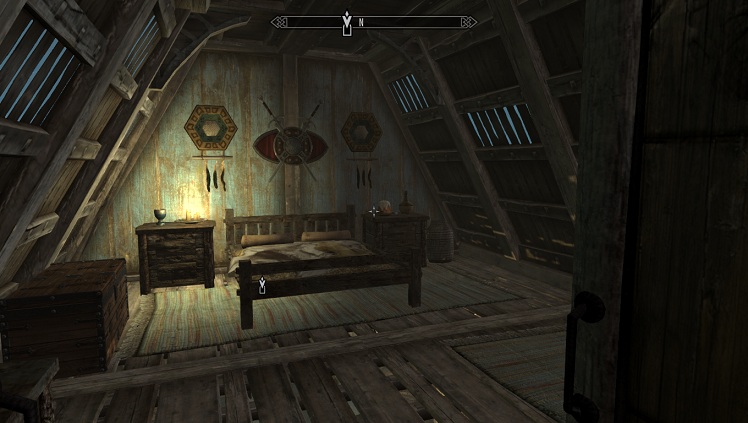Viewport: 748px width, 423px height.
Task: Select the floating quest marker over the bed
Action: tap(262, 286)
